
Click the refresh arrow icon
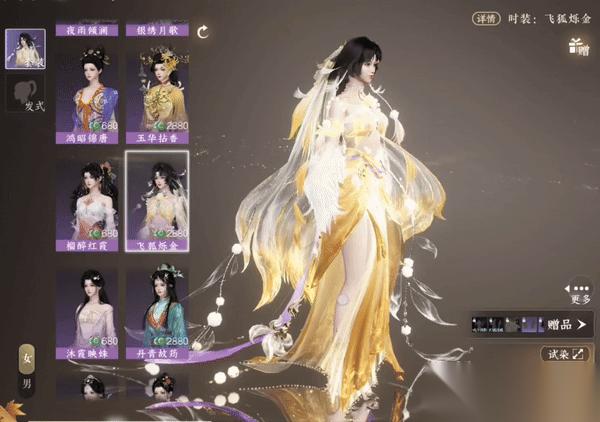tap(204, 32)
